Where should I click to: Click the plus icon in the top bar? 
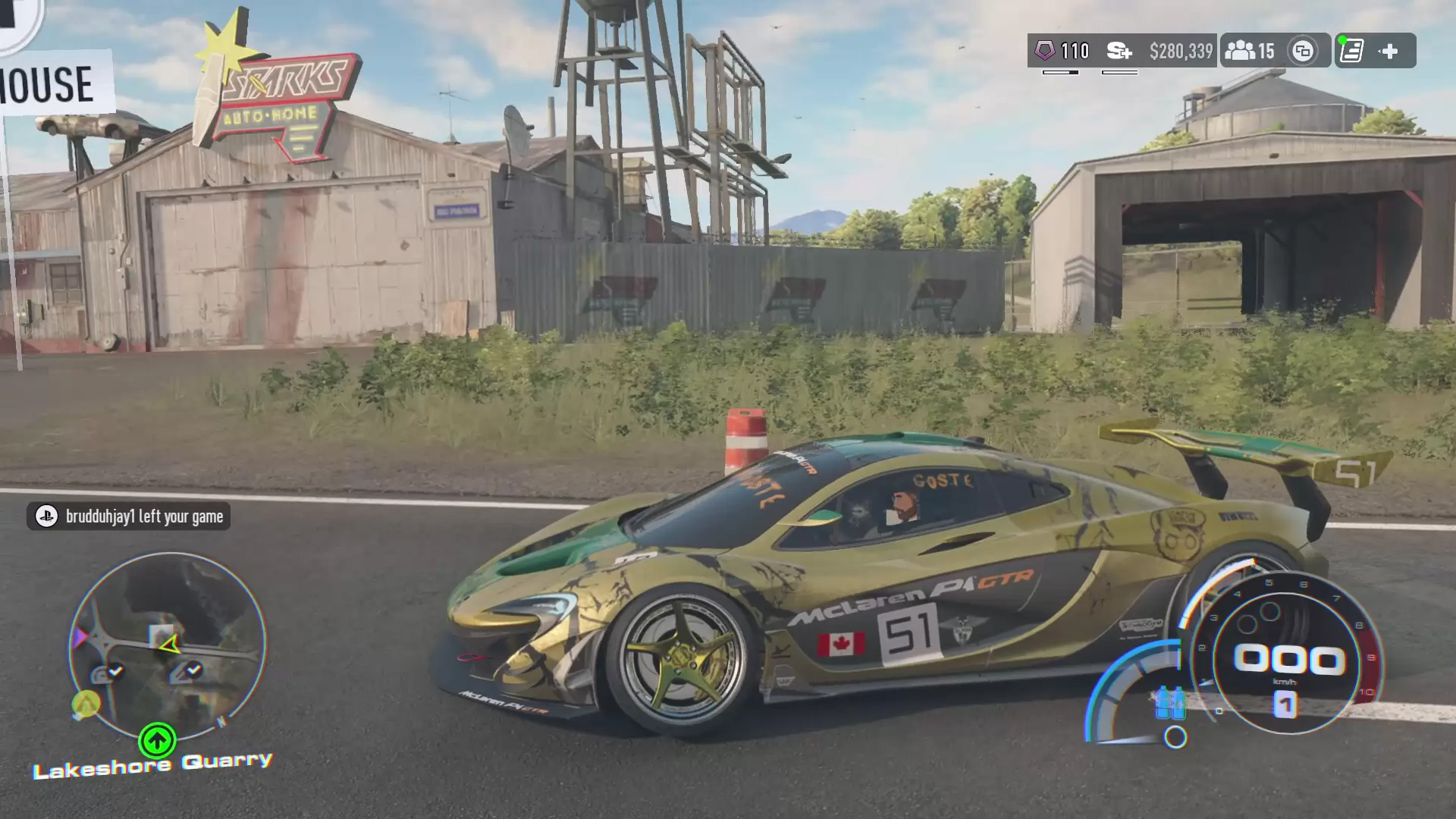pyautogui.click(x=1389, y=51)
